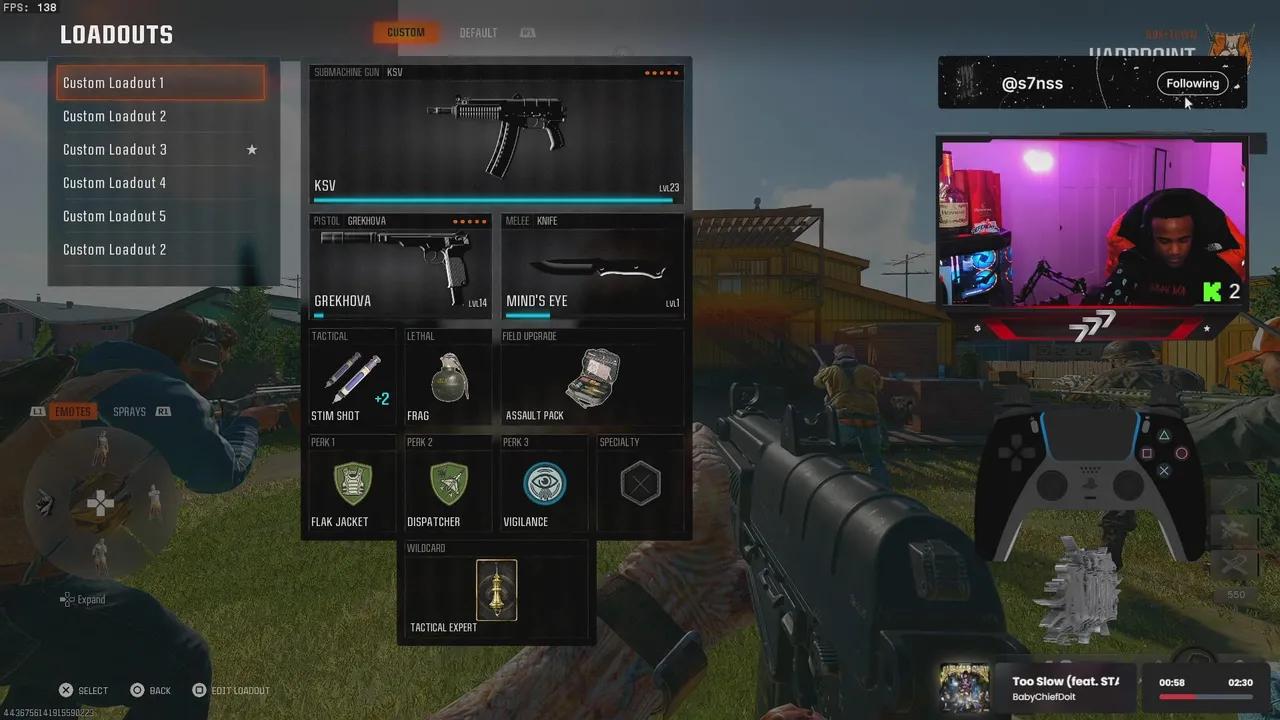Open the empty Specialty slot
Screen dimensions: 1280x720
click(x=640, y=484)
